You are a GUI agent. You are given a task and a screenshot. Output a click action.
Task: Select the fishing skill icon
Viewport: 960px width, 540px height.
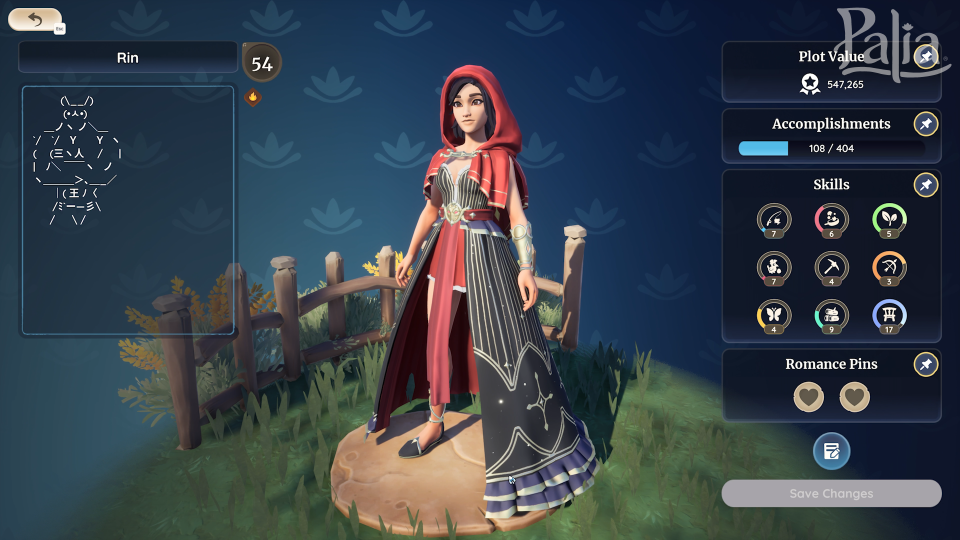click(x=774, y=220)
